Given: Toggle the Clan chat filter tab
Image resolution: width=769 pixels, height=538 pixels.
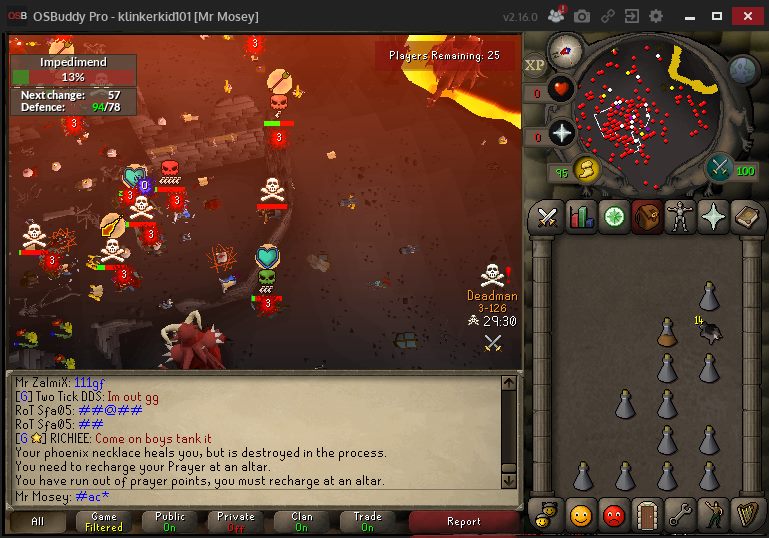Looking at the screenshot, I should (299, 521).
